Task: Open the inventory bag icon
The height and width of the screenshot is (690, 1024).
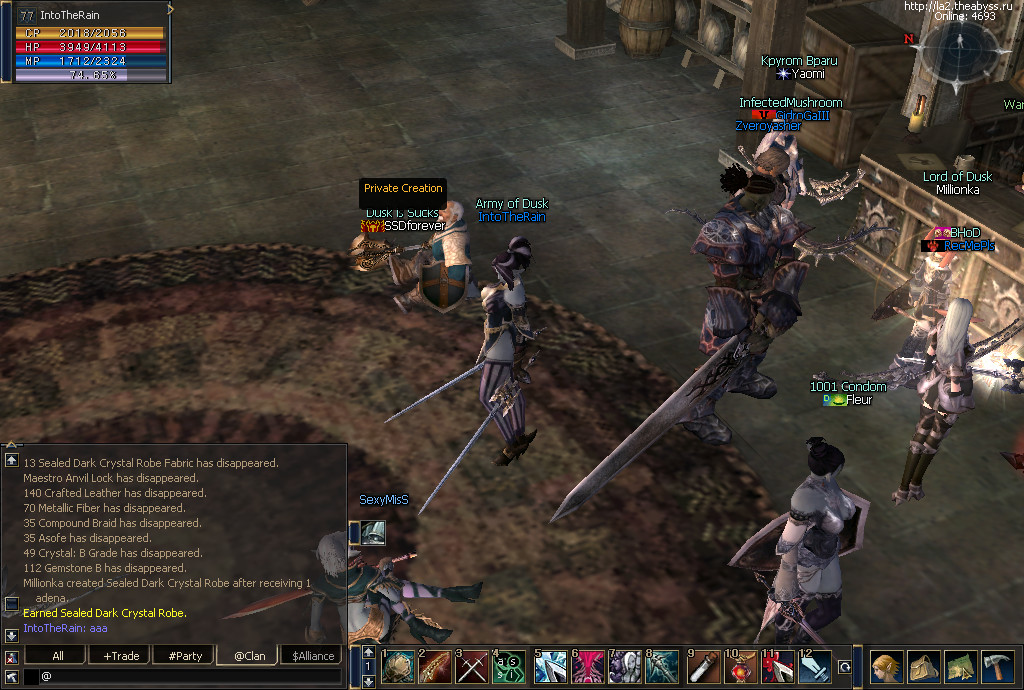Action: [x=924, y=667]
